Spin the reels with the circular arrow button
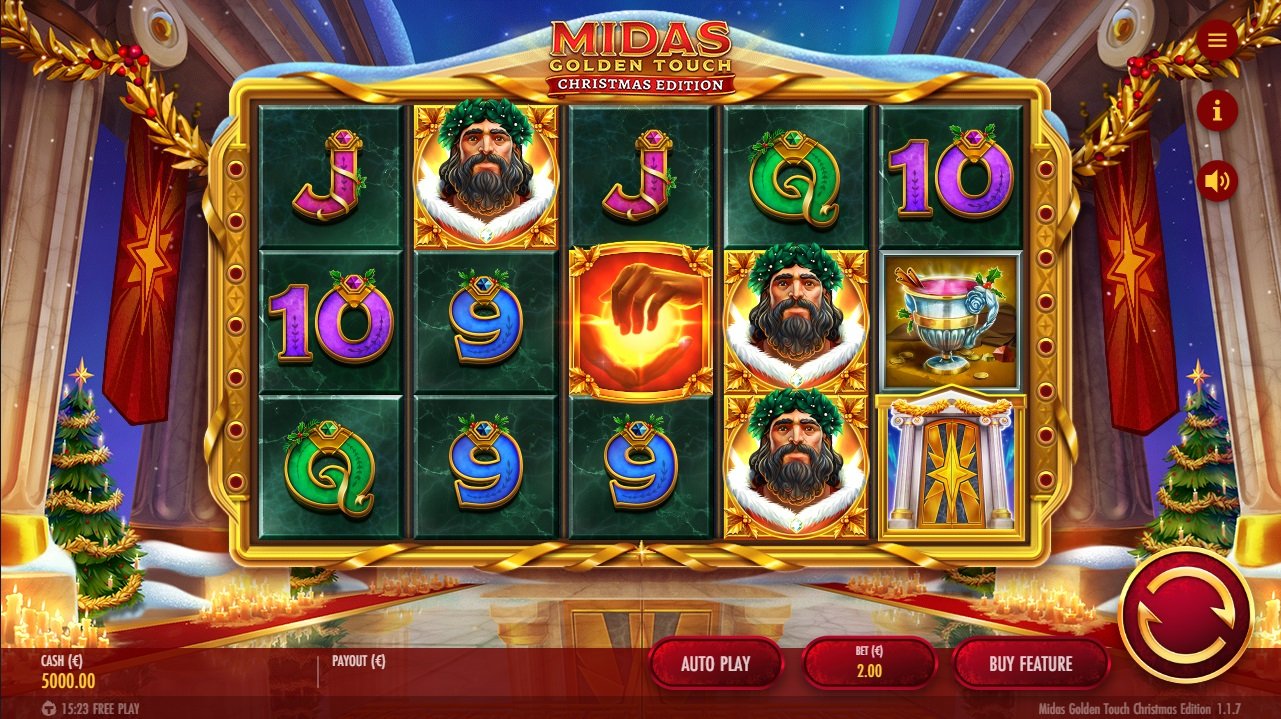Screen dimensions: 1281x719 1185,614
